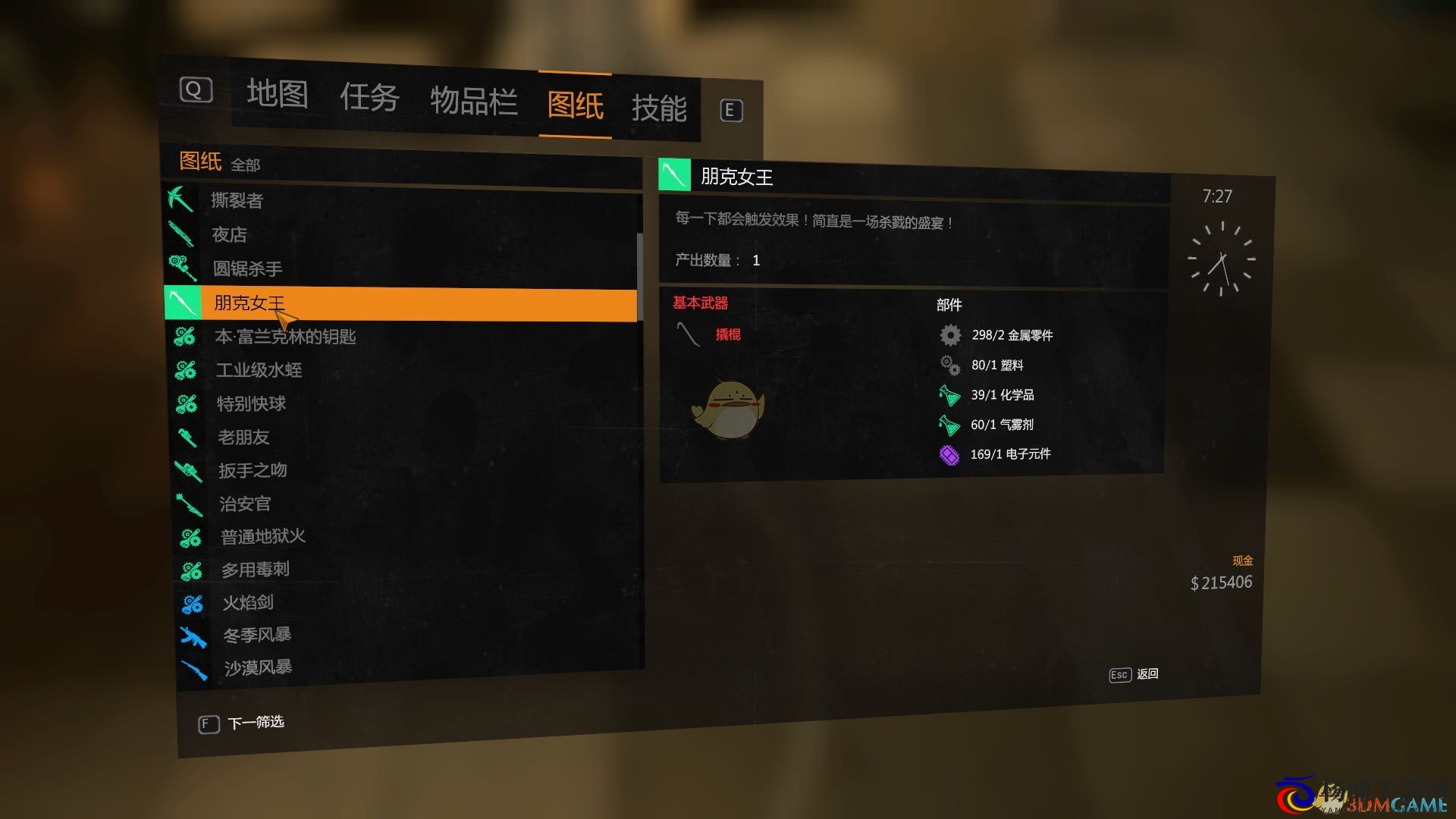
Task: Open the 任务 quests tab
Action: [369, 98]
